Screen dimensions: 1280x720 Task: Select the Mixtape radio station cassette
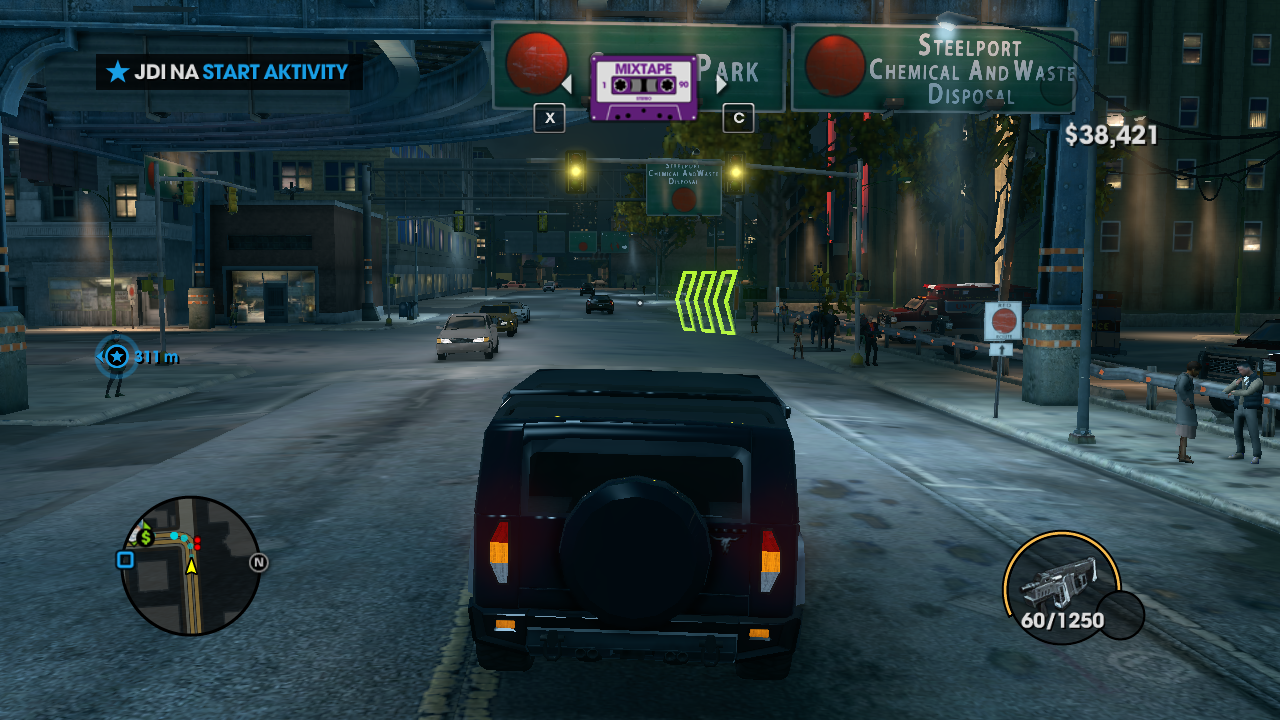pos(643,87)
